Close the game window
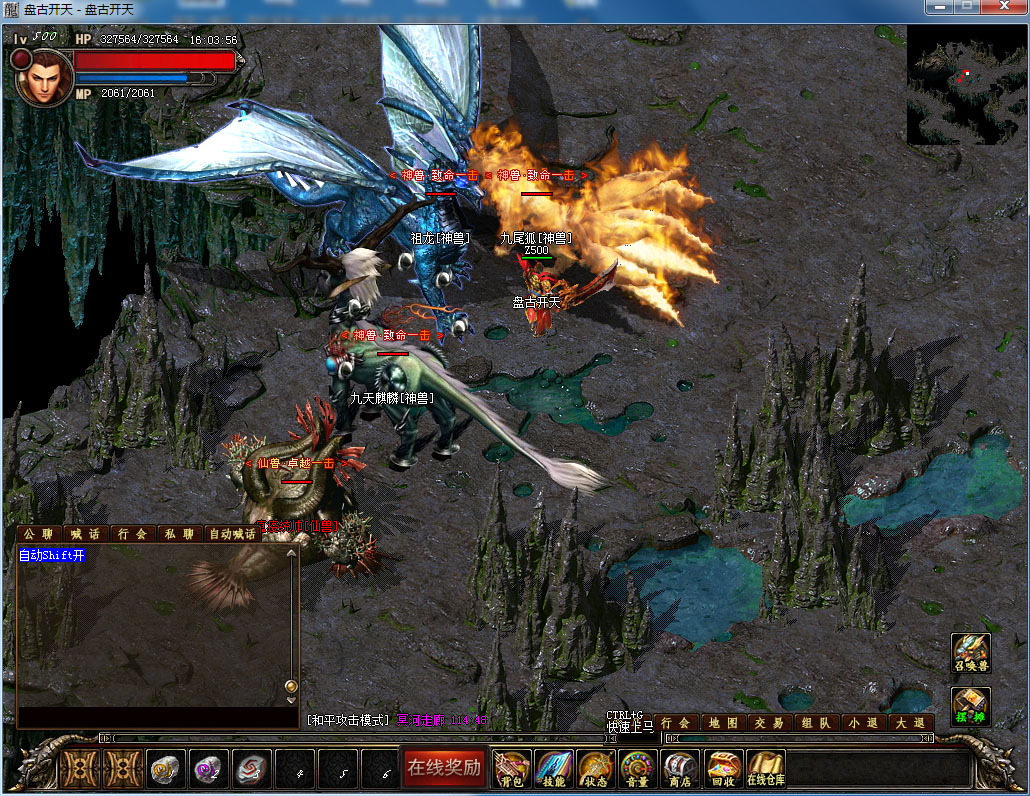Image resolution: width=1030 pixels, height=796 pixels. (1005, 7)
